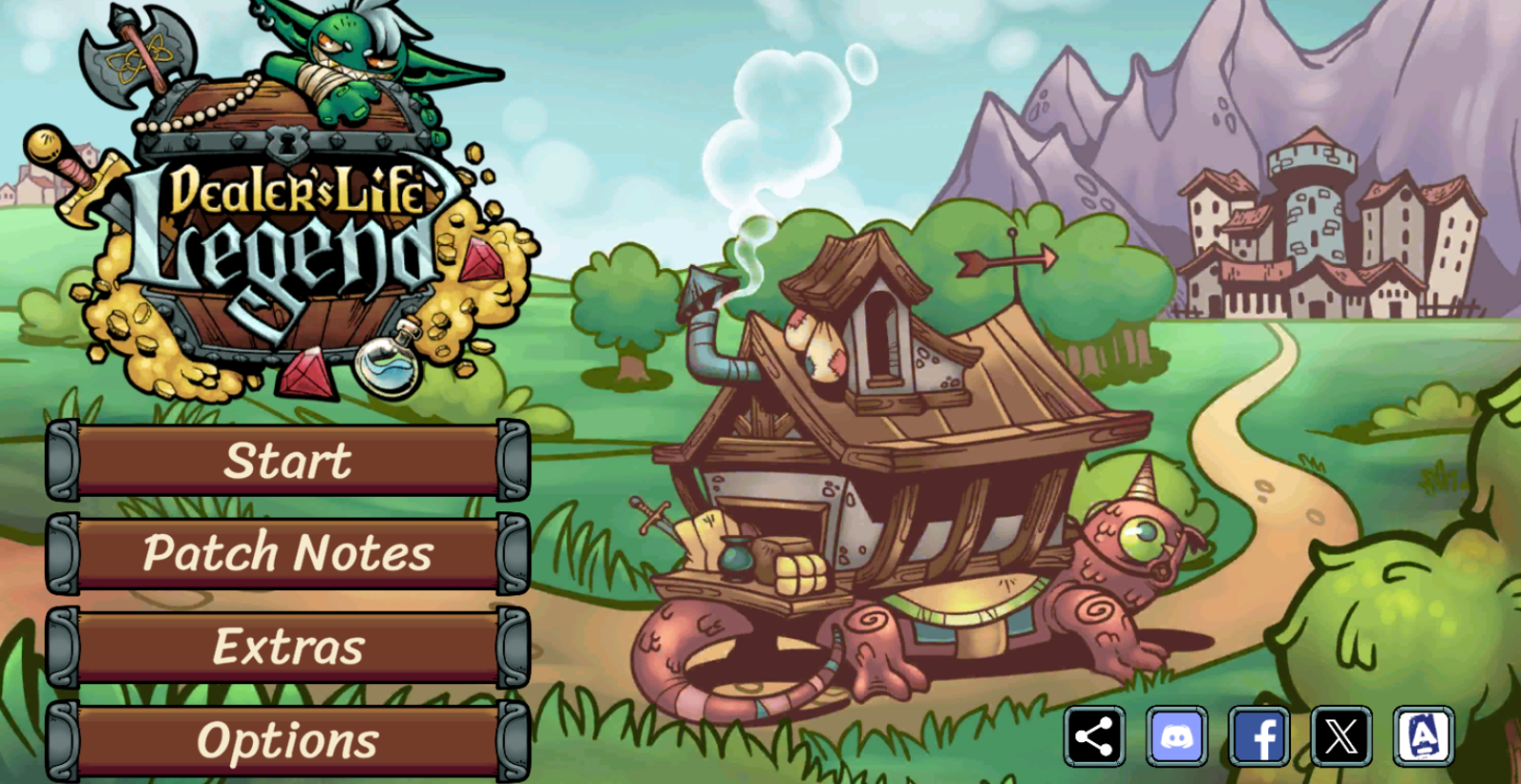Open the Discord link icon
This screenshot has height=784, width=1521.
(1177, 736)
